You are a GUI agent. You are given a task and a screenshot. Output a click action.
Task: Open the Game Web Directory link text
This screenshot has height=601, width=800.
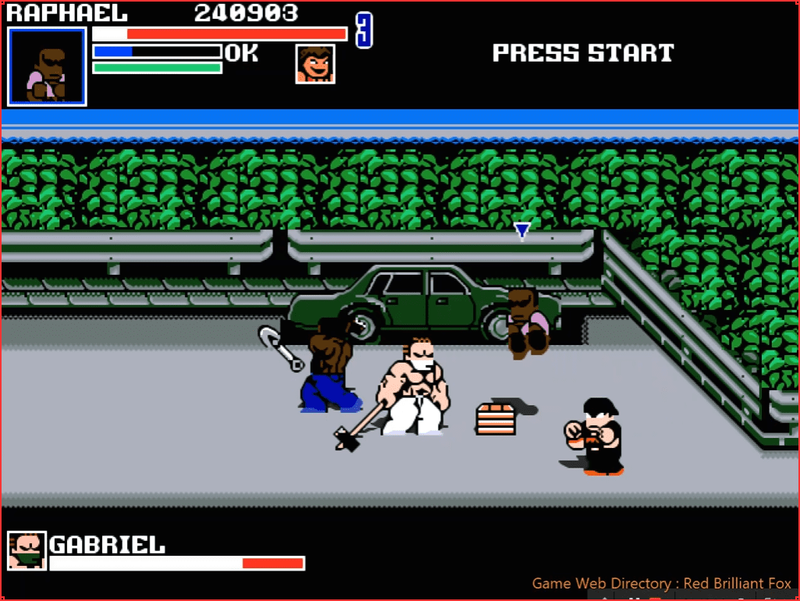click(x=661, y=583)
